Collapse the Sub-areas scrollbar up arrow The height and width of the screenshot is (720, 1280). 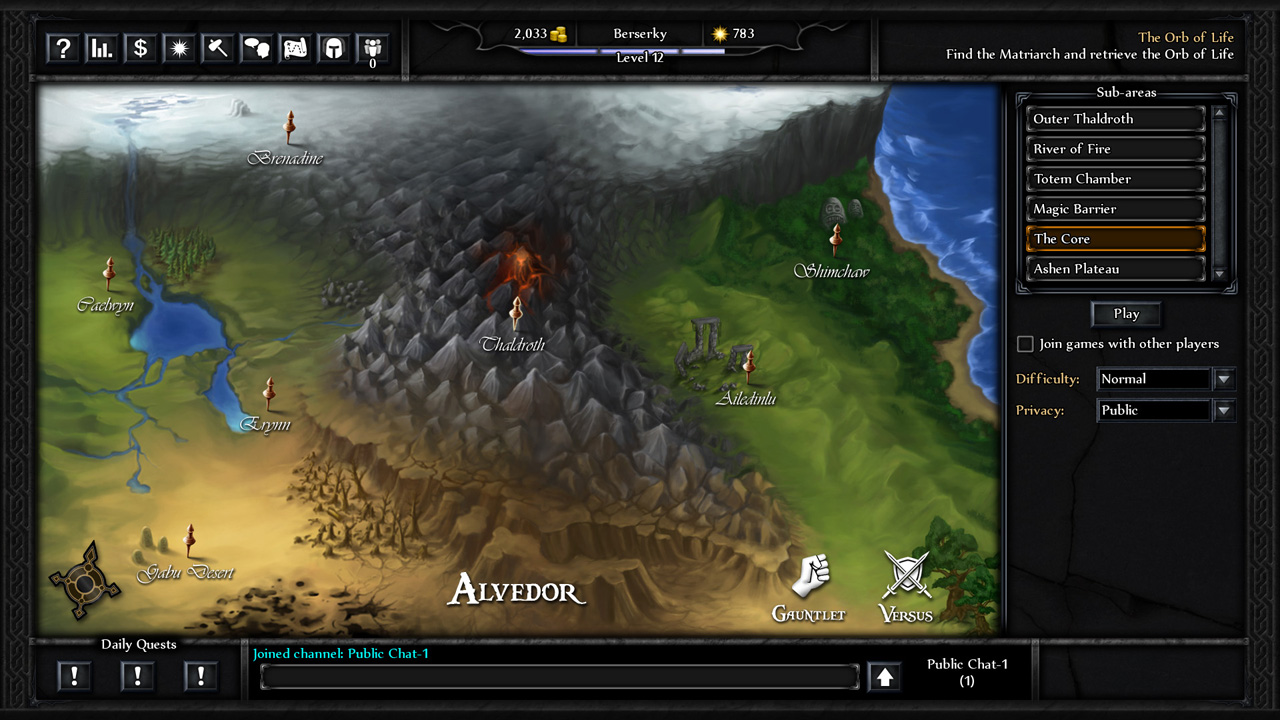[1219, 112]
